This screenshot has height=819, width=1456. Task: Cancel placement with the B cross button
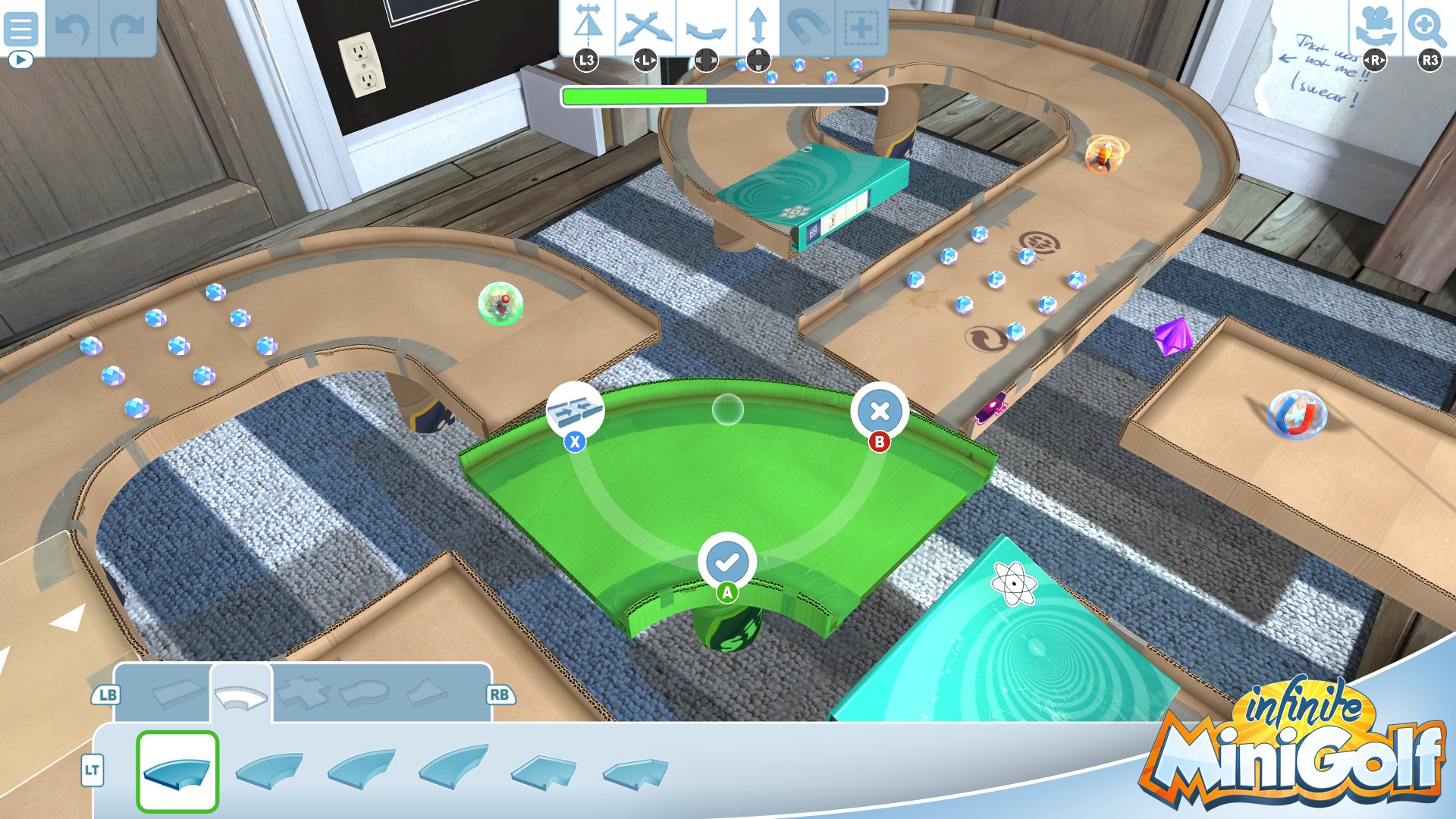[879, 410]
